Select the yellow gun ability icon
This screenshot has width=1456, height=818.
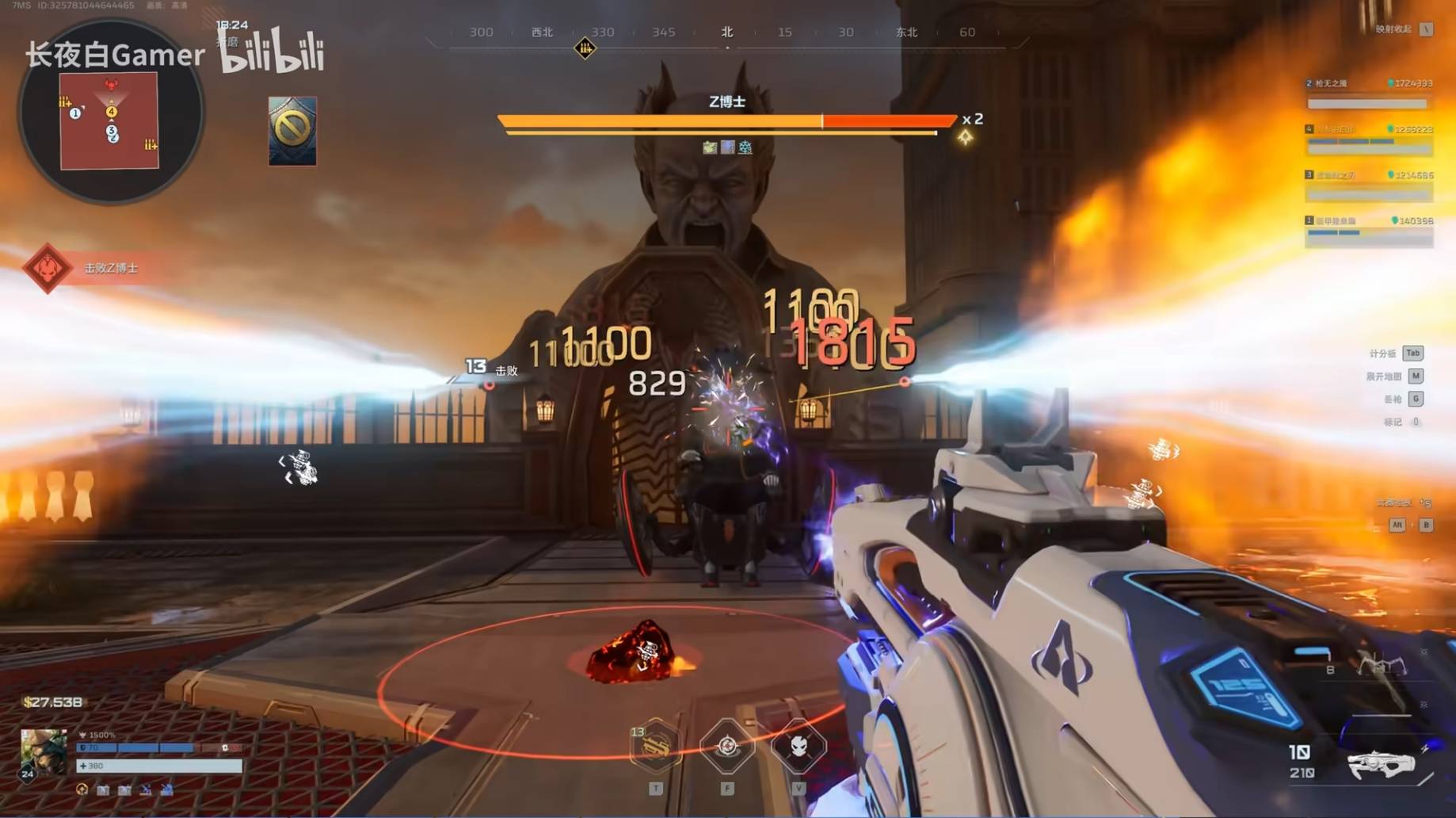[655, 747]
